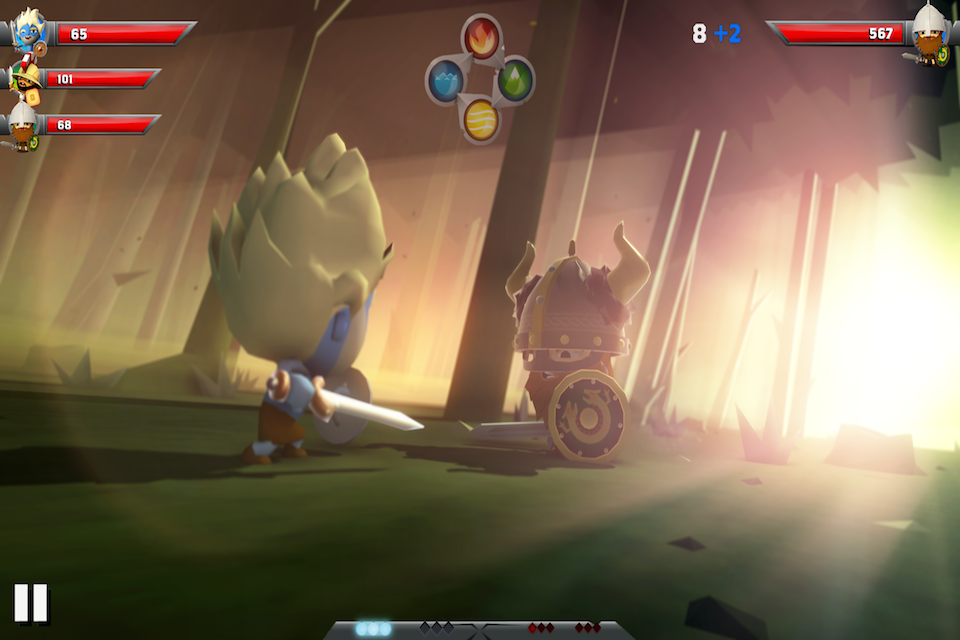The height and width of the screenshot is (640, 960).
Task: Select the blue-haired hero portrait
Action: tap(28, 32)
